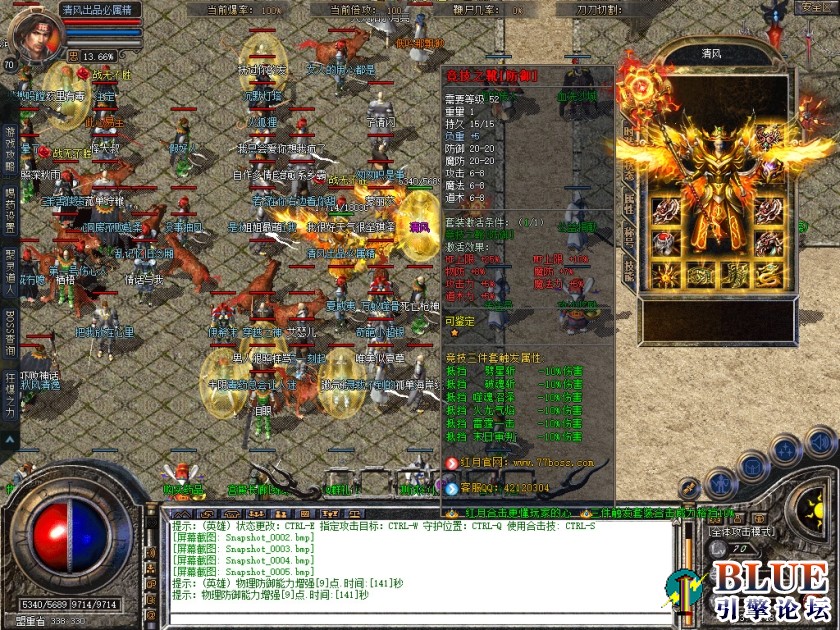Toggle the speaker sound button
The height and width of the screenshot is (630, 840).
click(819, 441)
